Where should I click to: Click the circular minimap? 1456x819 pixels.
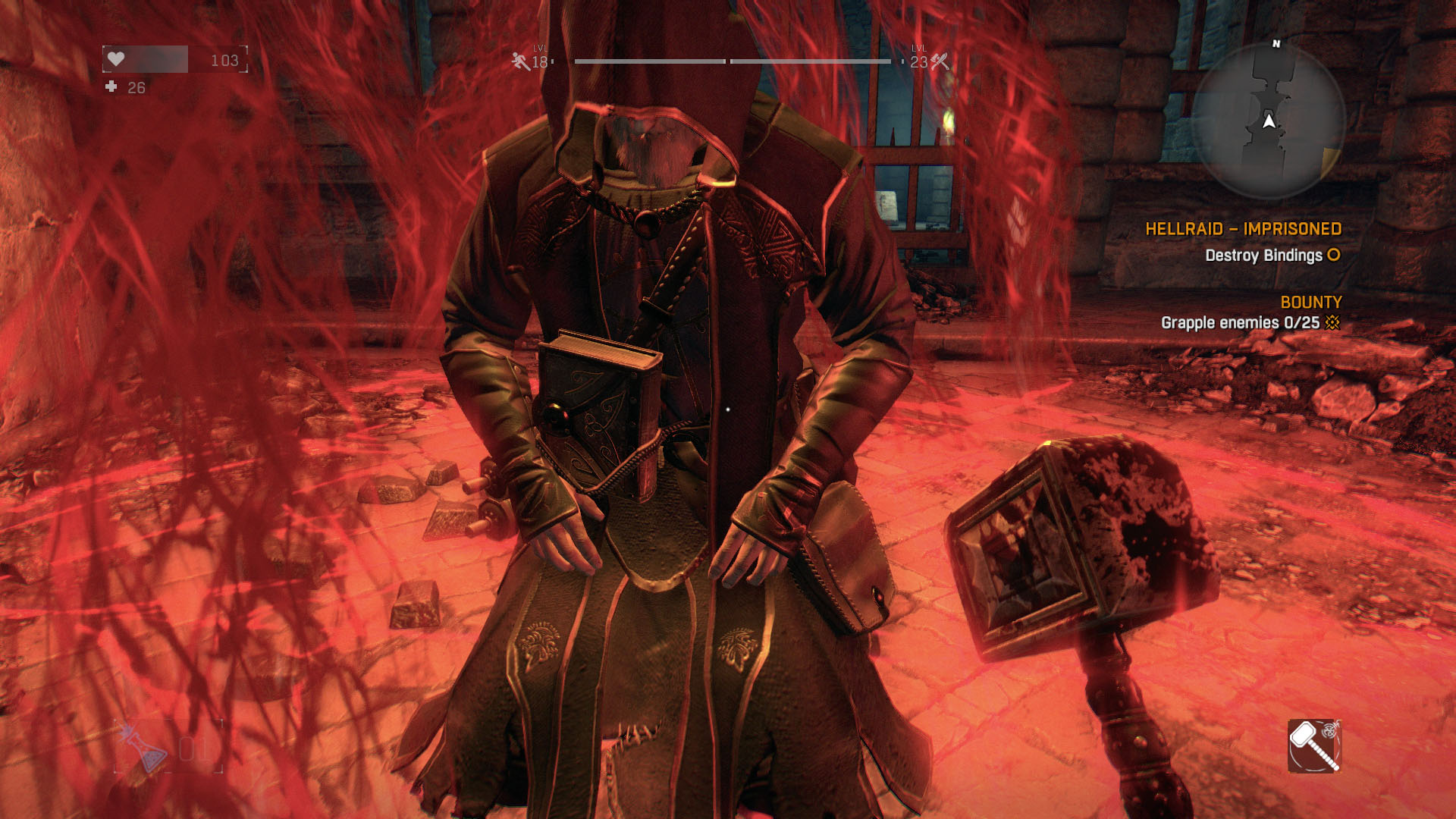tap(1268, 121)
